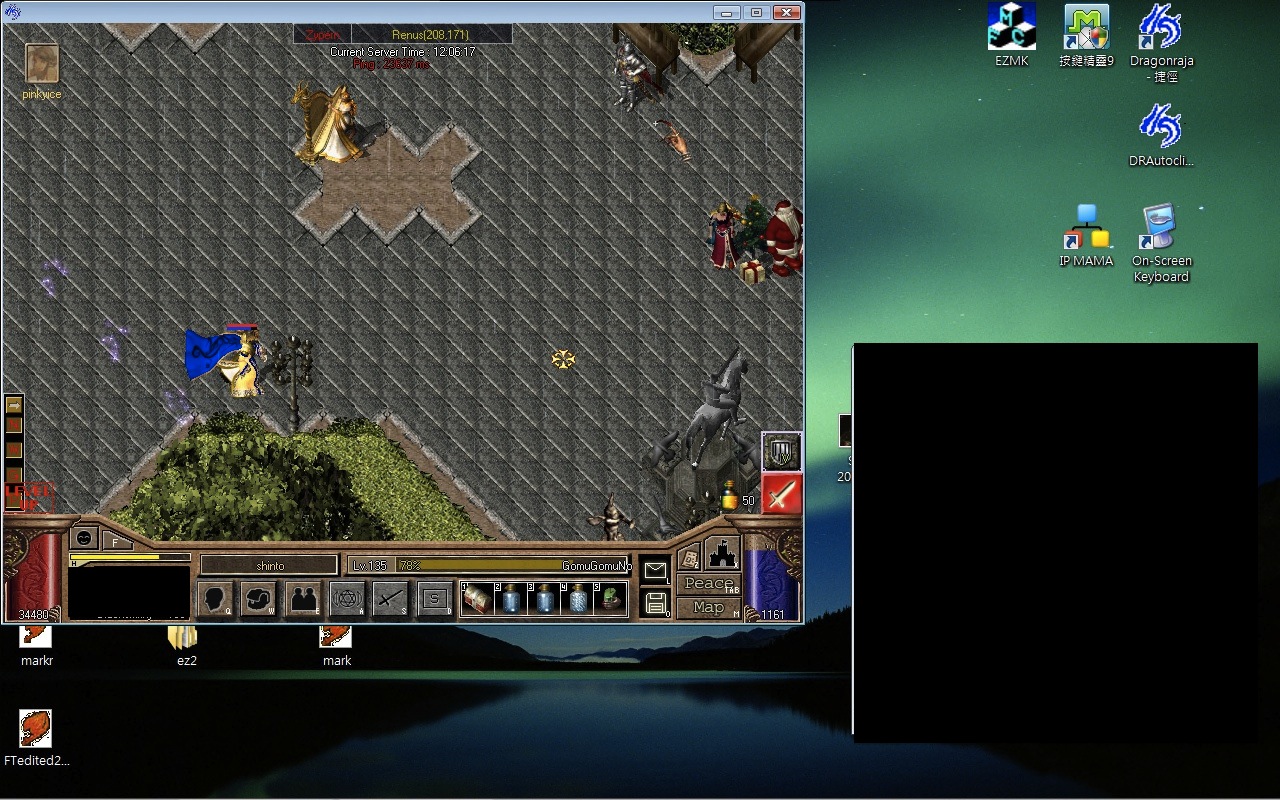This screenshot has width=1280, height=800.
Task: Click the F tab button
Action: click(x=116, y=542)
